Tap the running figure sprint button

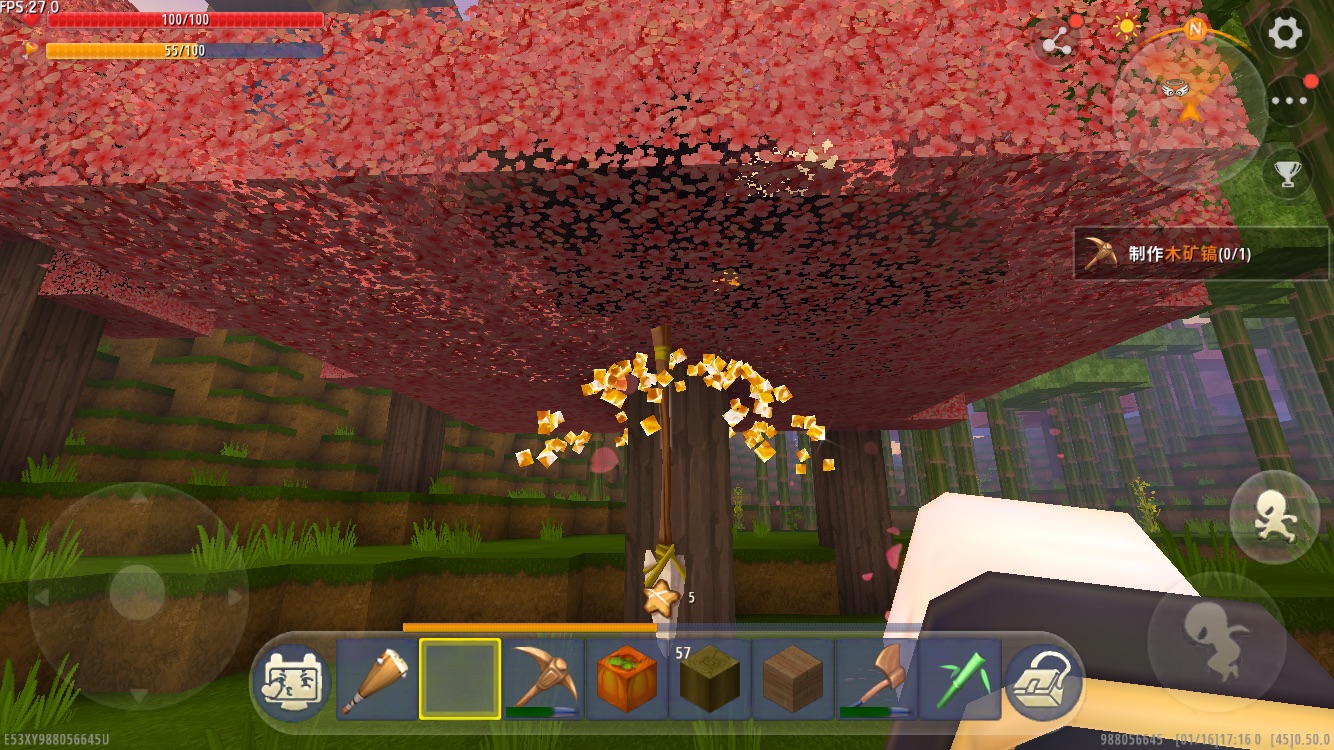click(1275, 516)
